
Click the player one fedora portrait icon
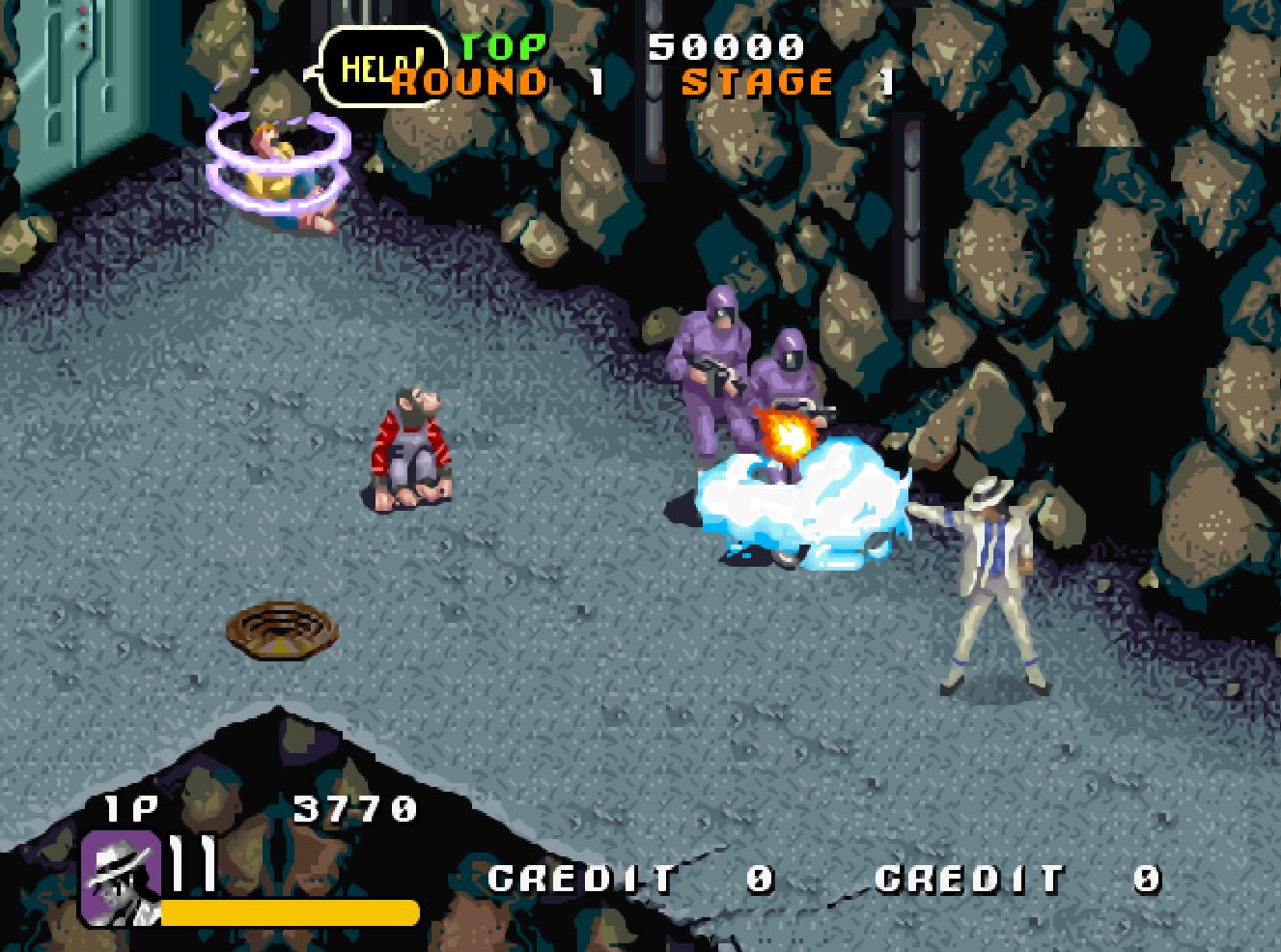(x=120, y=877)
